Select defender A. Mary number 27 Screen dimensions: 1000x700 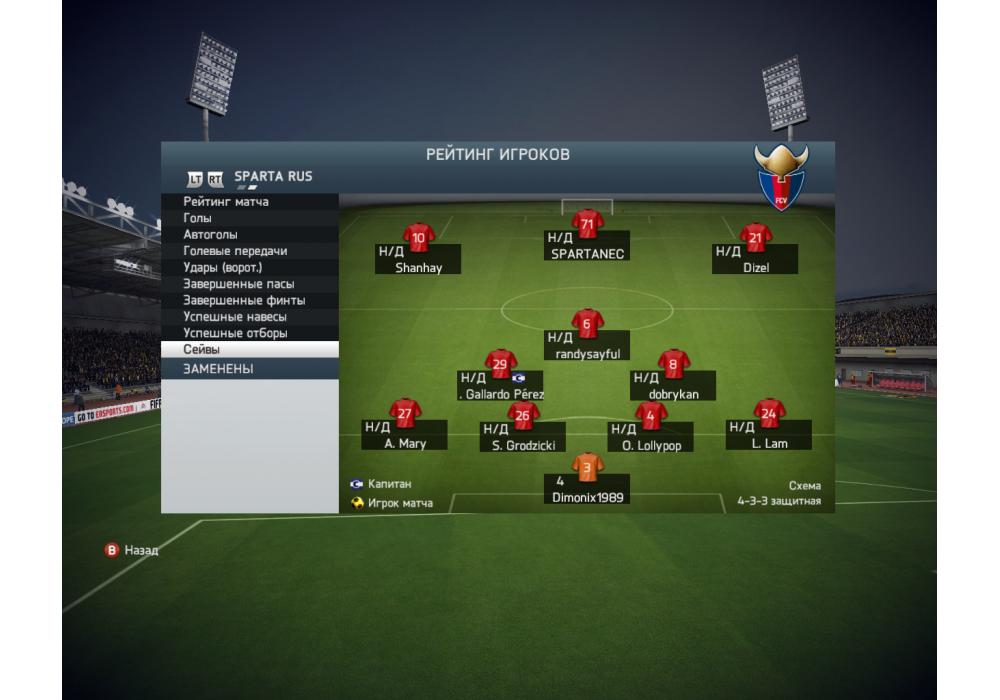(x=405, y=430)
